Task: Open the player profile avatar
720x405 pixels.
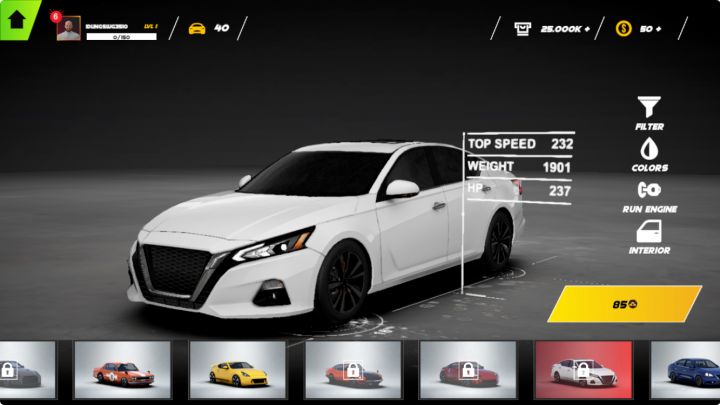Action: [x=68, y=29]
